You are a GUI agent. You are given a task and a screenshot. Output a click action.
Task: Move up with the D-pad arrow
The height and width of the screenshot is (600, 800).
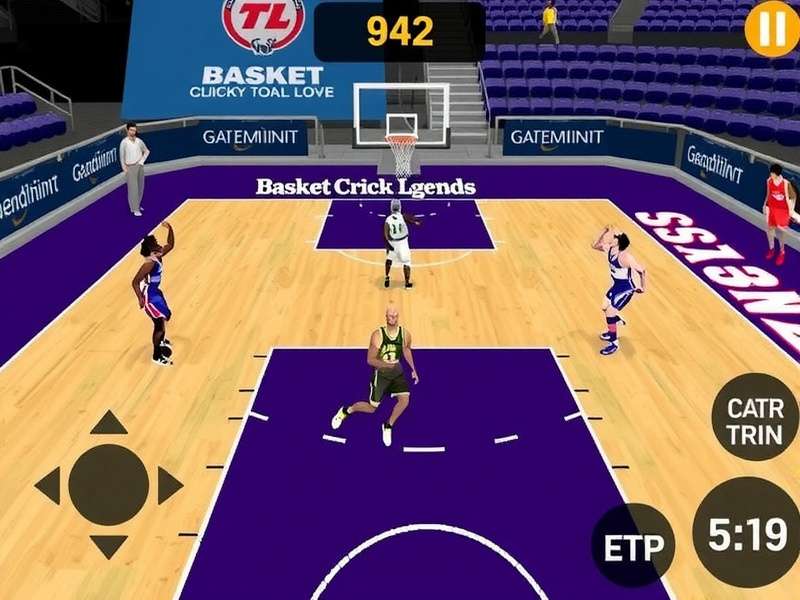pyautogui.click(x=109, y=422)
